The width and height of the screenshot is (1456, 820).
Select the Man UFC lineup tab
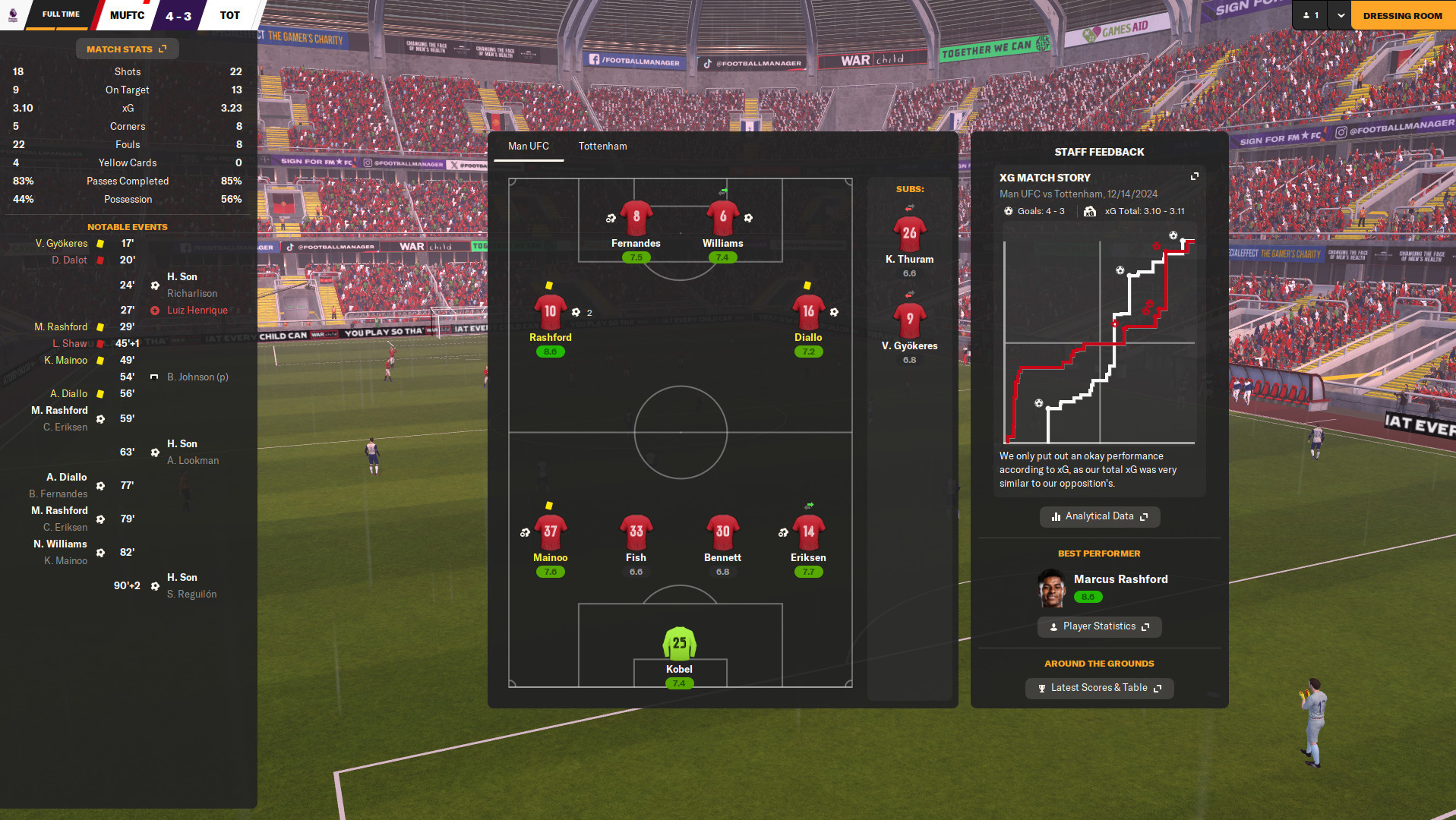tap(528, 147)
